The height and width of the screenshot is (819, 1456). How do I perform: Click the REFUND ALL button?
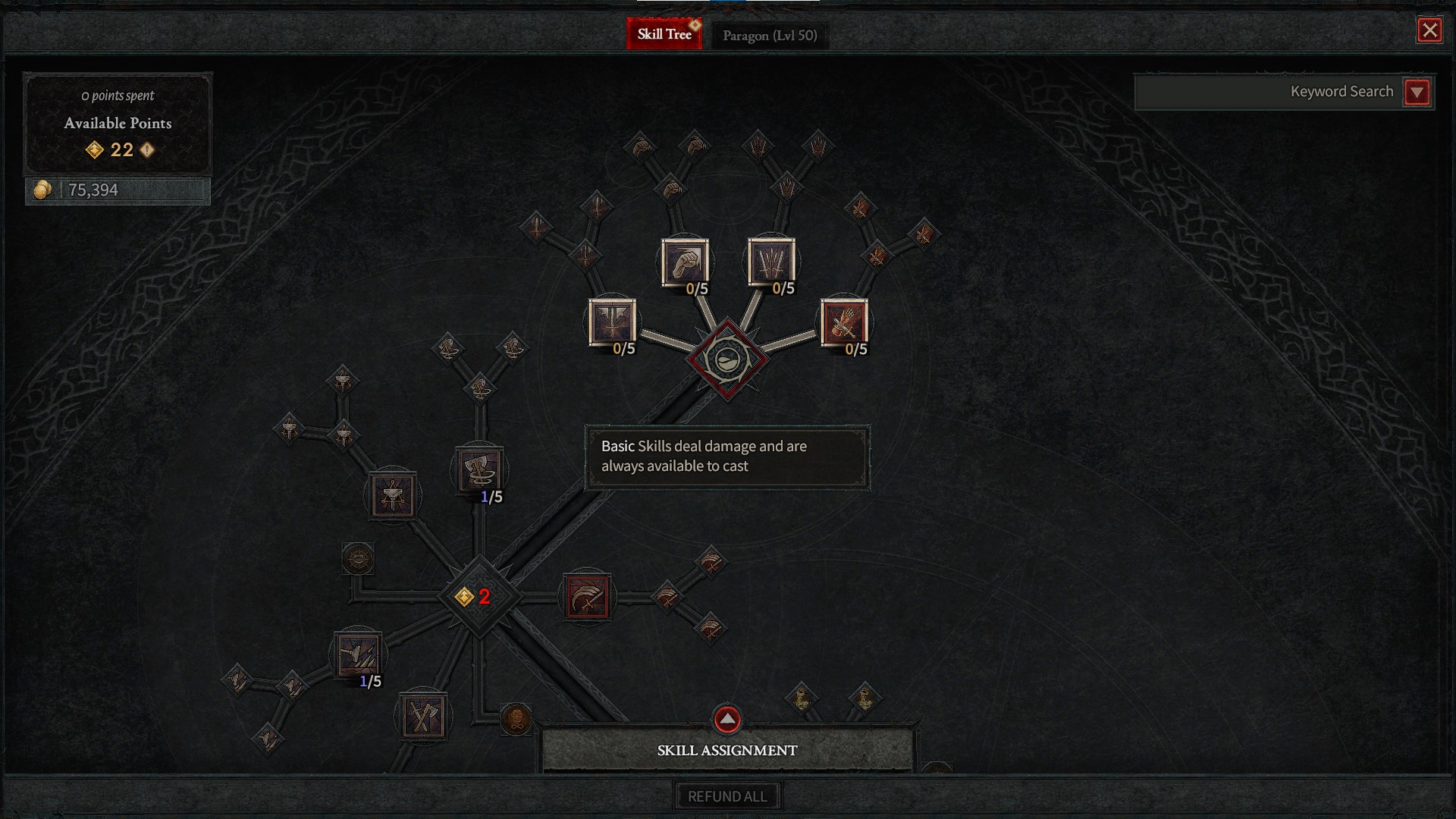(x=726, y=795)
